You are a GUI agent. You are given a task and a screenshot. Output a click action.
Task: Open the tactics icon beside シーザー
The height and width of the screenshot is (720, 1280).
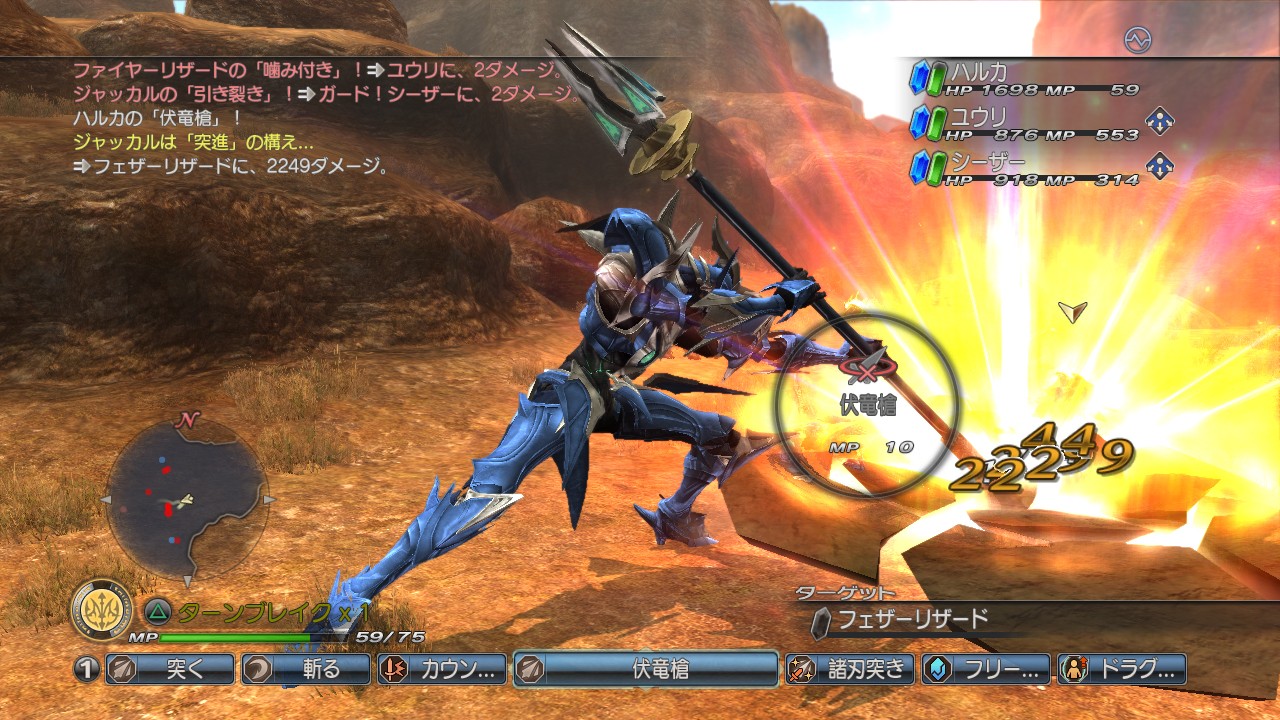[x=1159, y=165]
